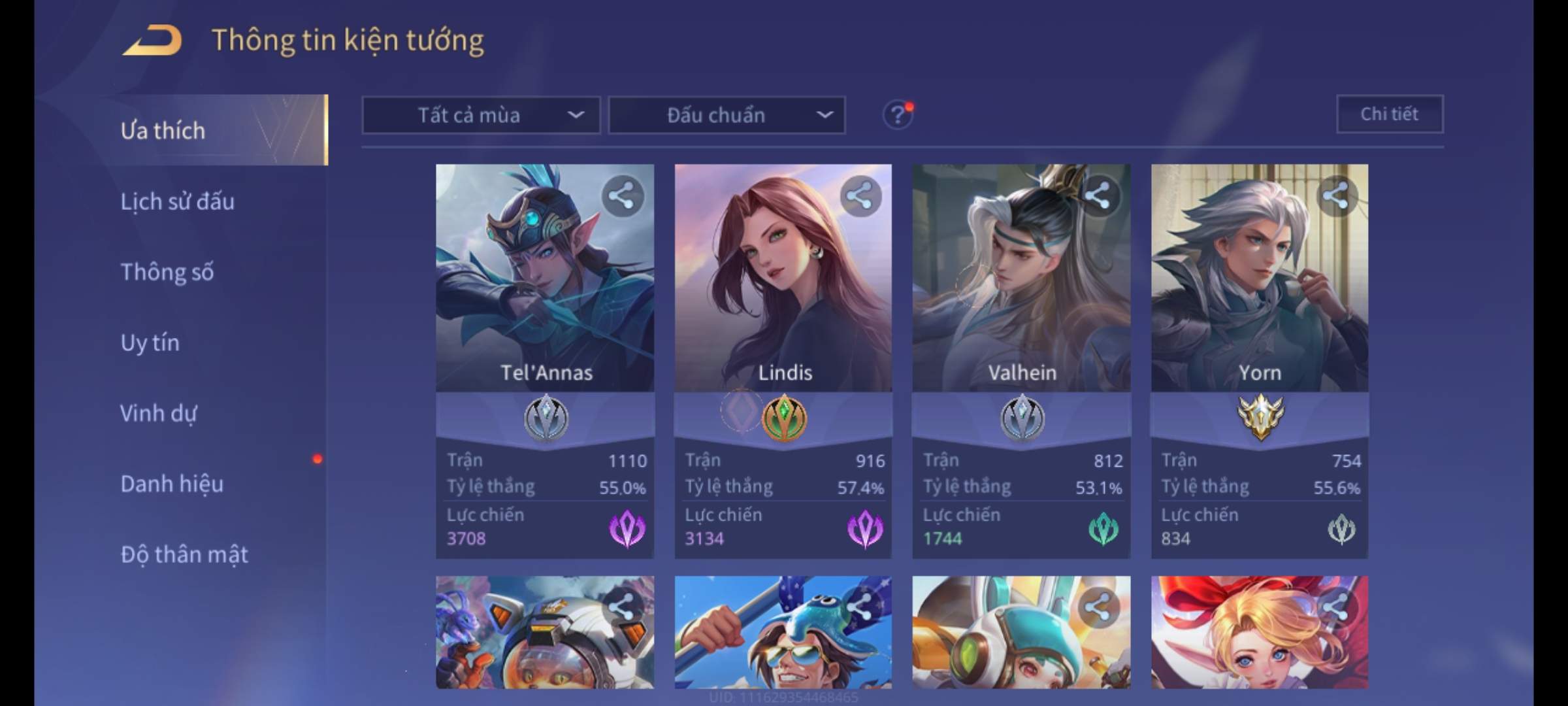This screenshot has width=1568, height=706.
Task: Open the Chi tiết details button
Action: [x=1389, y=114]
